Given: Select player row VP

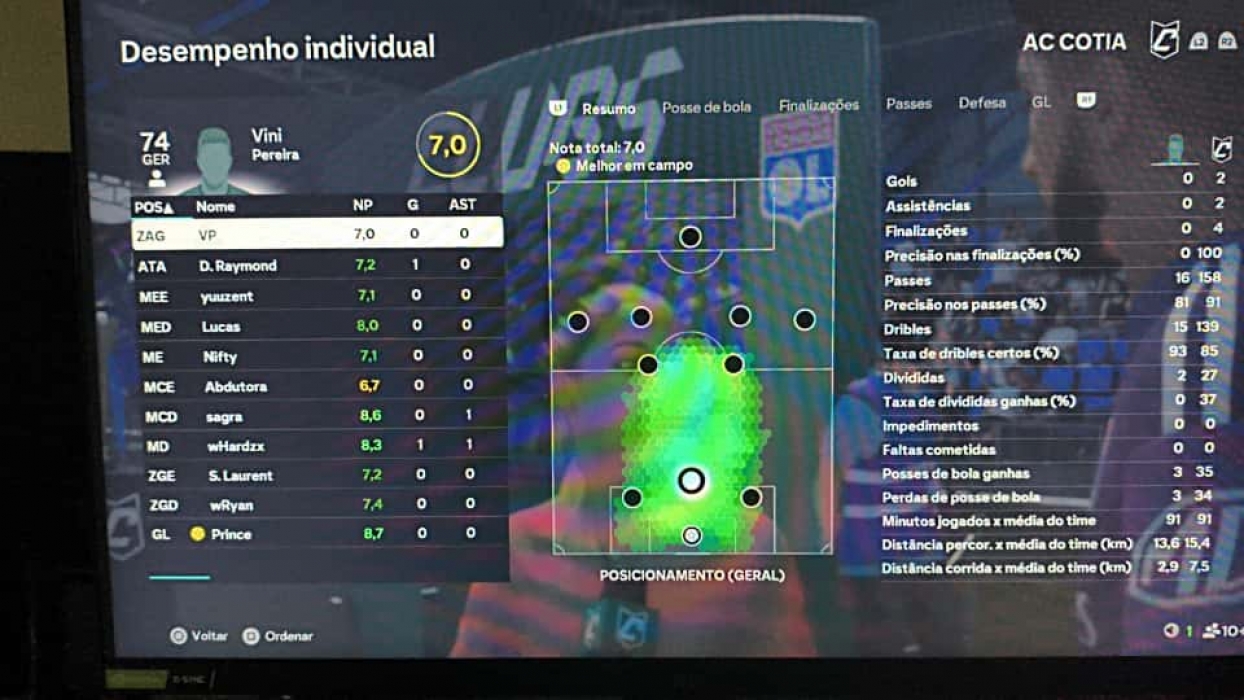Looking at the screenshot, I should [317, 234].
